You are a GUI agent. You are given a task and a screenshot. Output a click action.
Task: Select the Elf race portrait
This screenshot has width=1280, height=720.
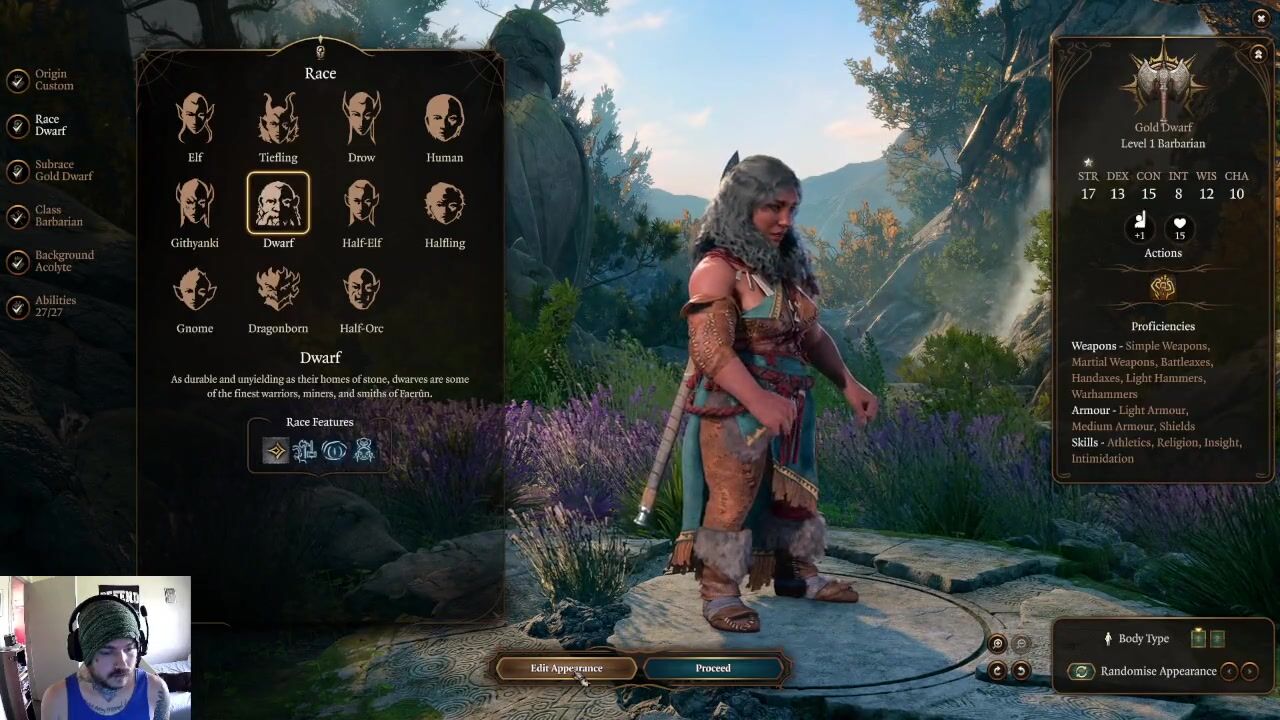[x=195, y=119]
